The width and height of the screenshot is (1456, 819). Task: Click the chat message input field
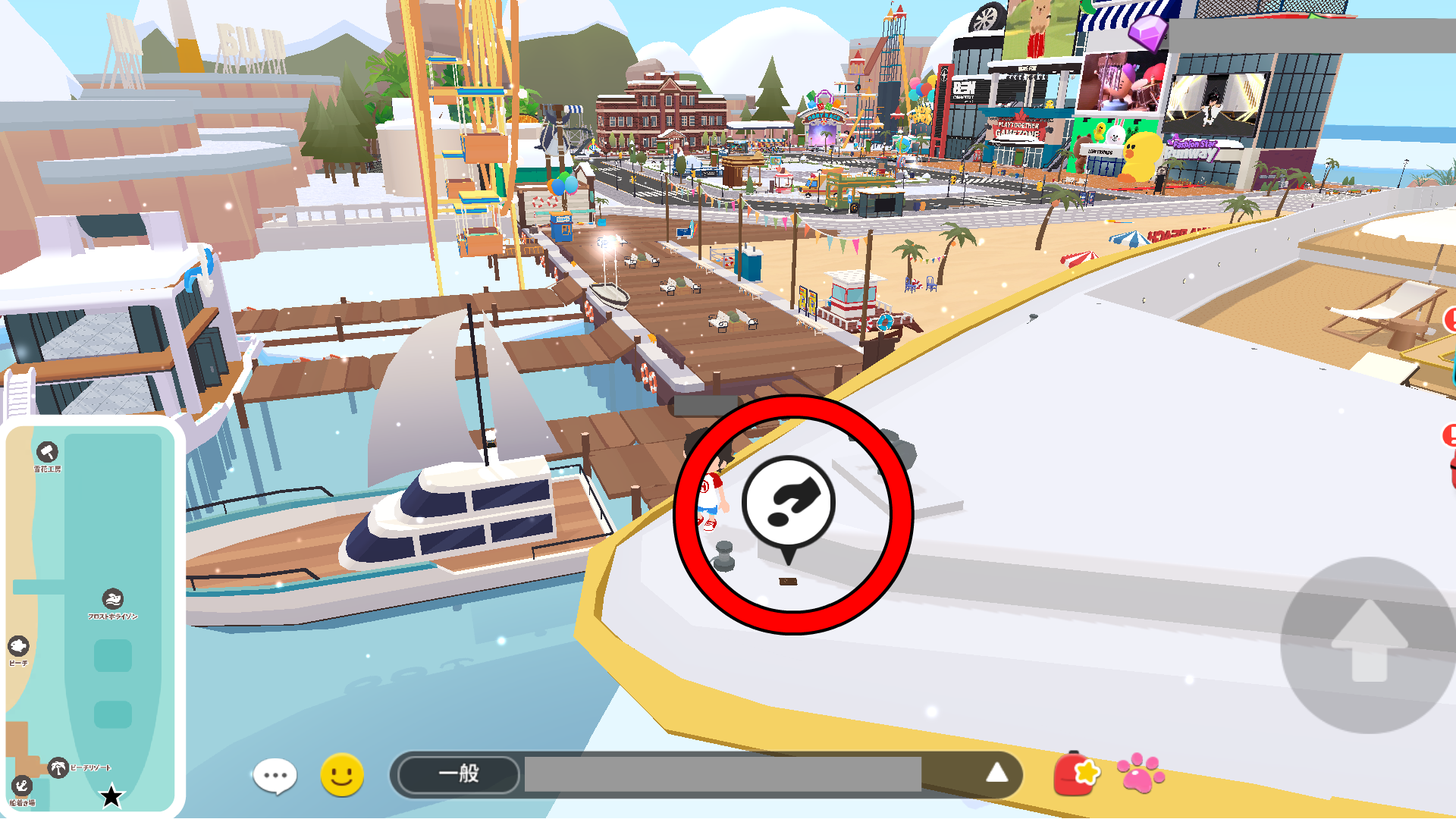[722, 774]
